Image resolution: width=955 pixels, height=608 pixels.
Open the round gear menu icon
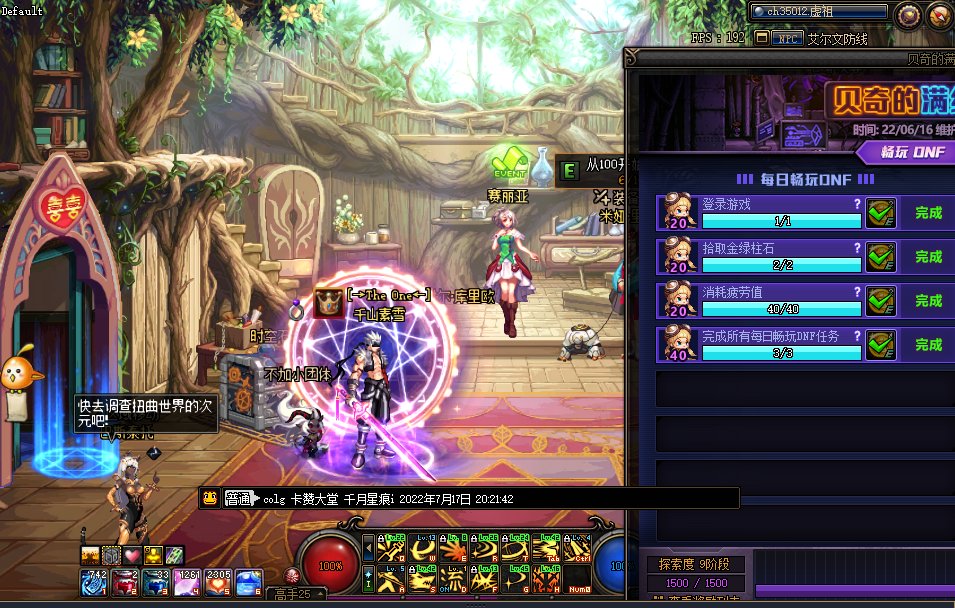[908, 13]
